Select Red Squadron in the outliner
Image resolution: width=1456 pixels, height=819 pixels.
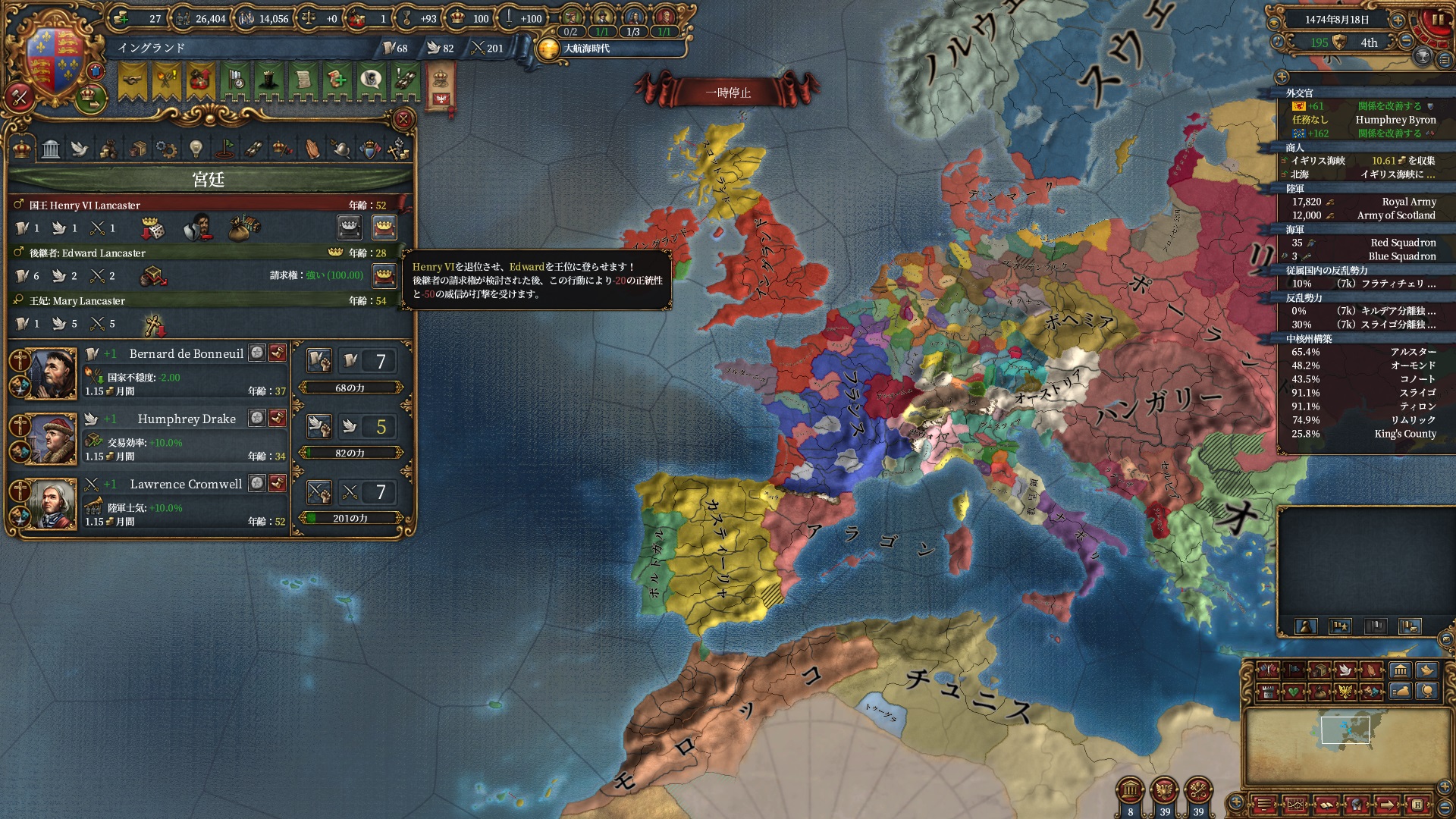(x=1403, y=243)
